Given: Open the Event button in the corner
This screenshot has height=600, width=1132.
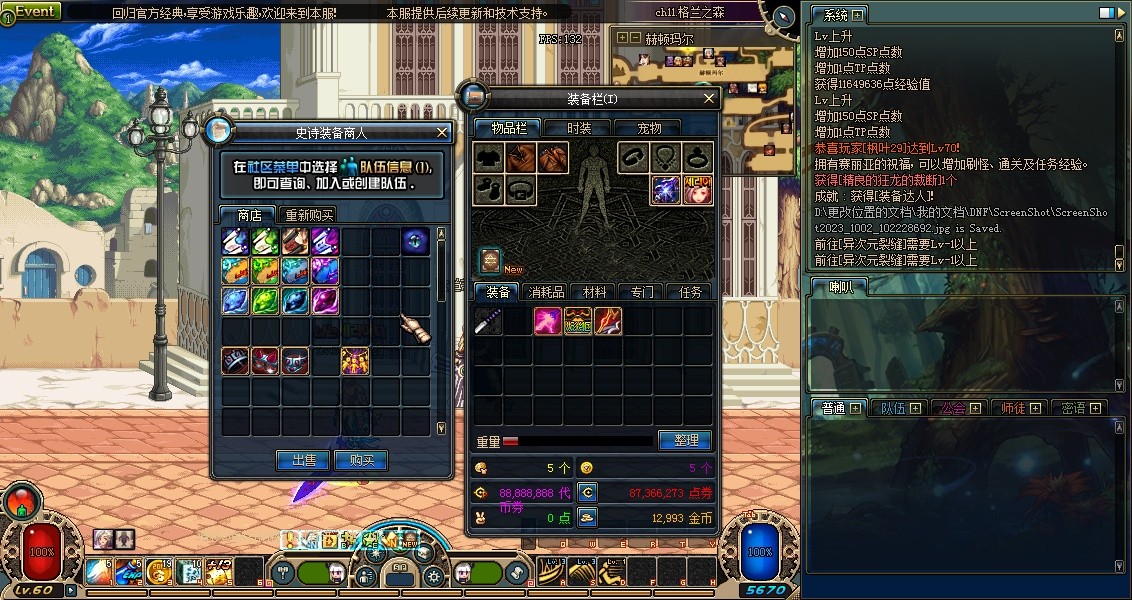Looking at the screenshot, I should click(x=34, y=11).
